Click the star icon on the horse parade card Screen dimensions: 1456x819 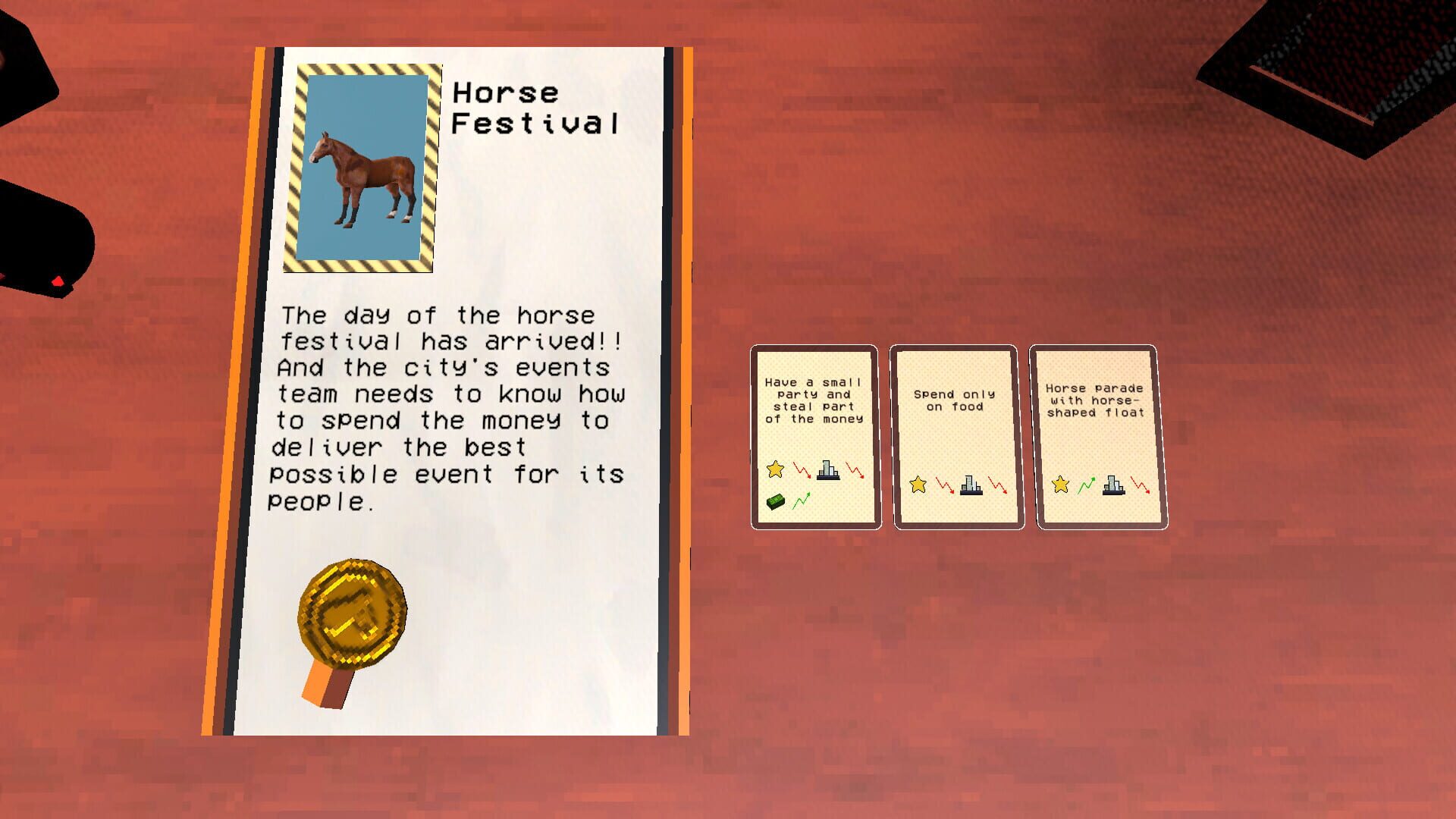[x=1060, y=486]
